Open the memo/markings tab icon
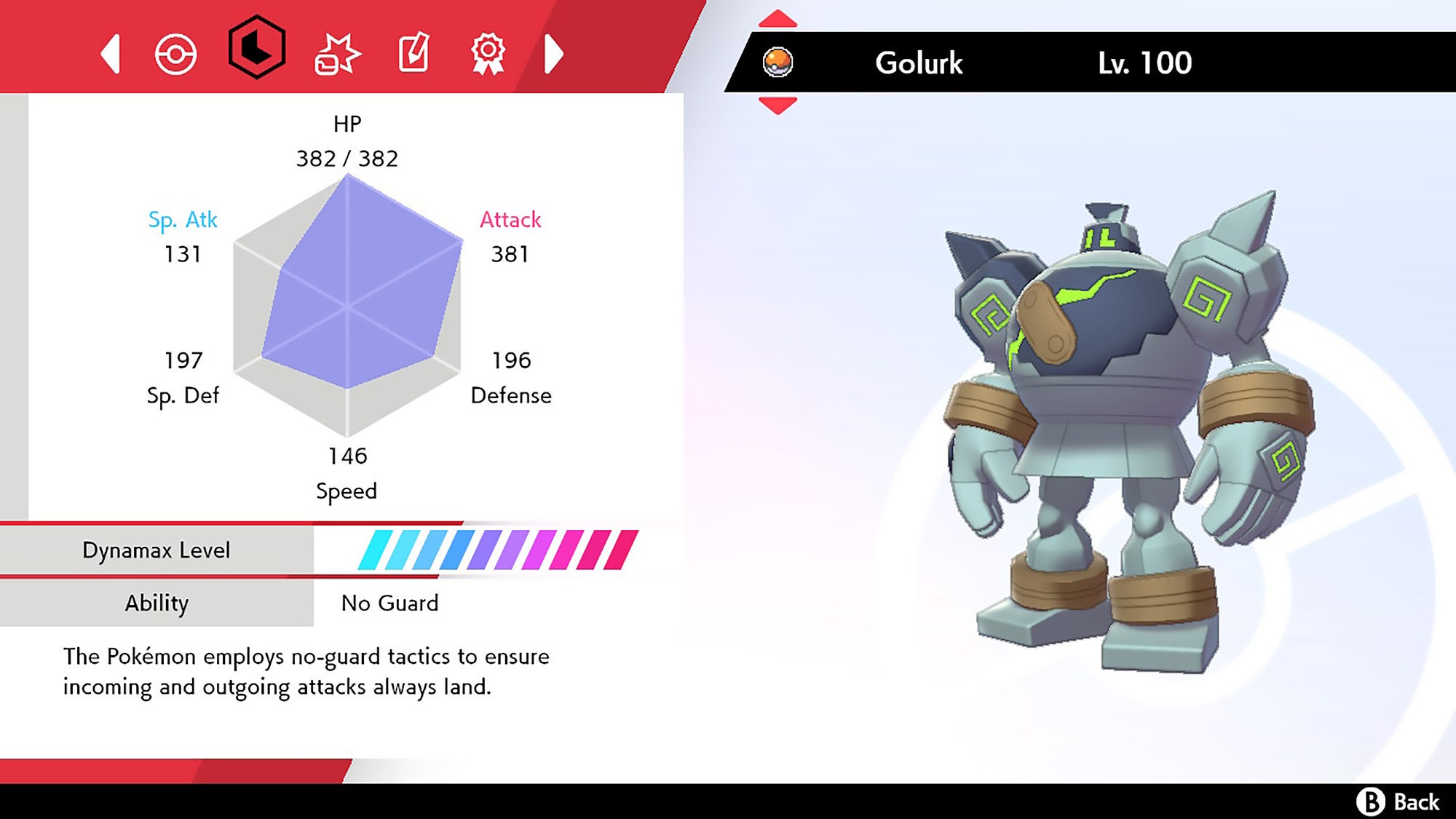The height and width of the screenshot is (819, 1456). (412, 52)
